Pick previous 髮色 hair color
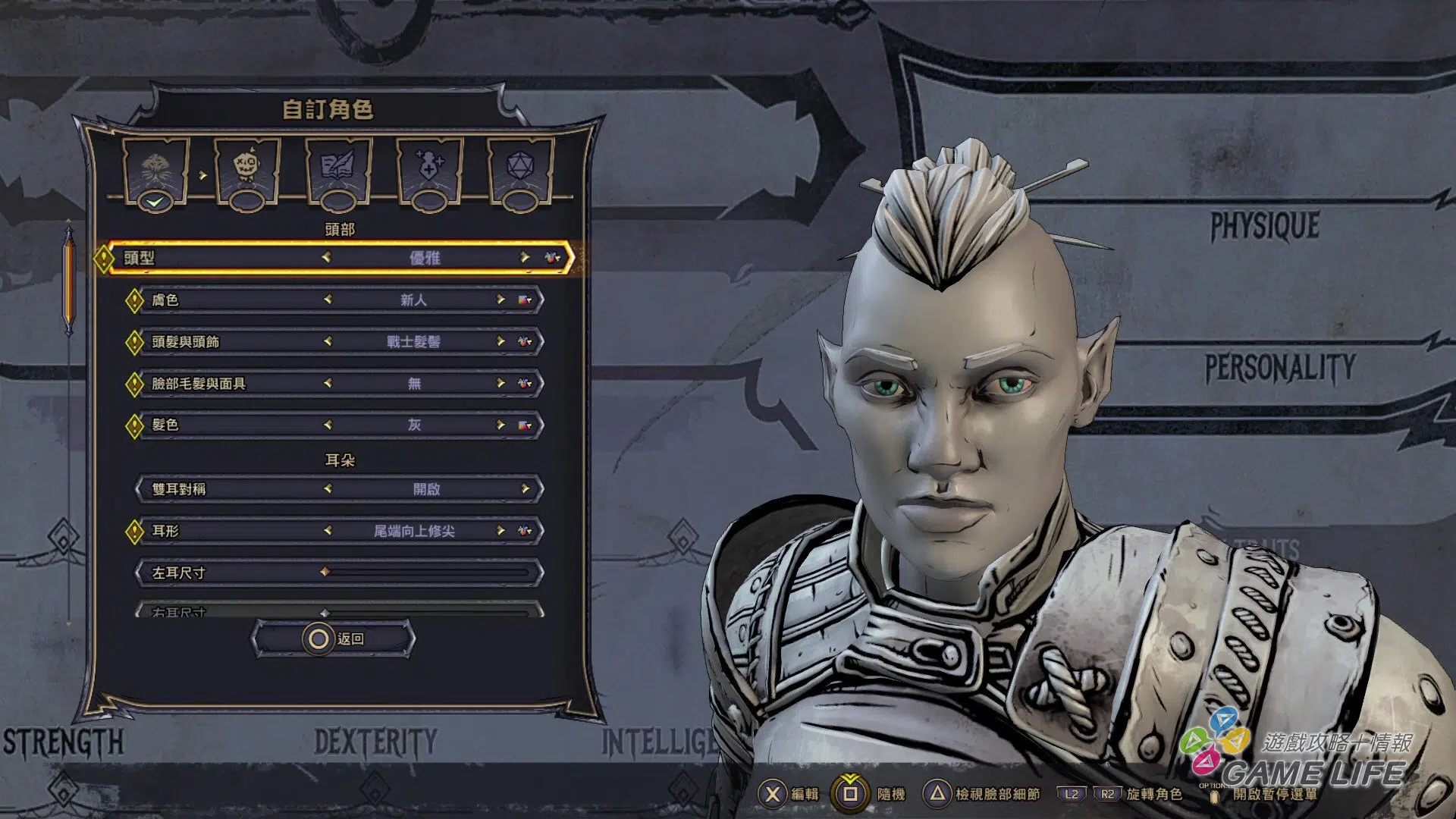The width and height of the screenshot is (1456, 819). 328,425
